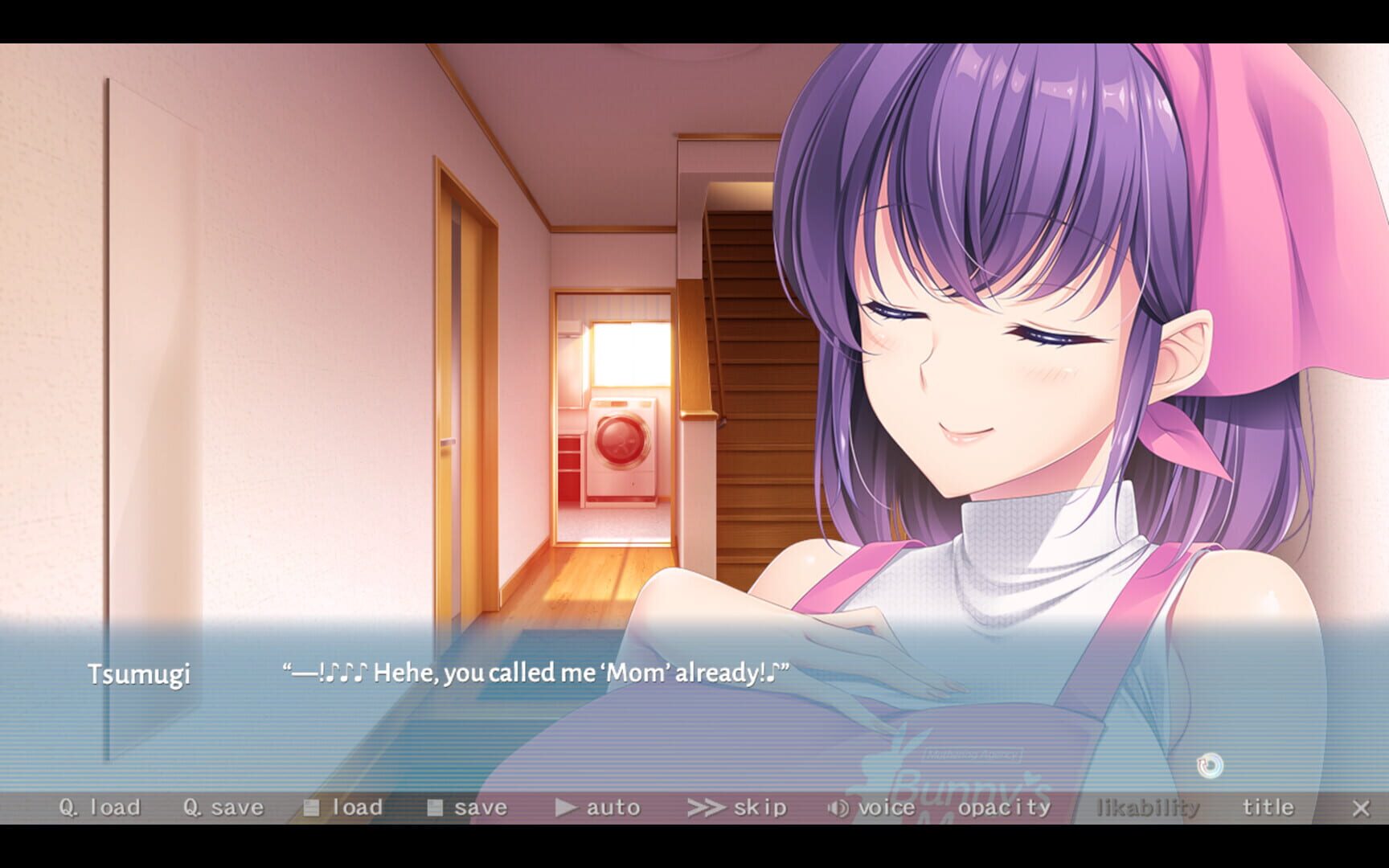This screenshot has width=1389, height=868.
Task: Return to the title screen
Action: pos(1268,807)
